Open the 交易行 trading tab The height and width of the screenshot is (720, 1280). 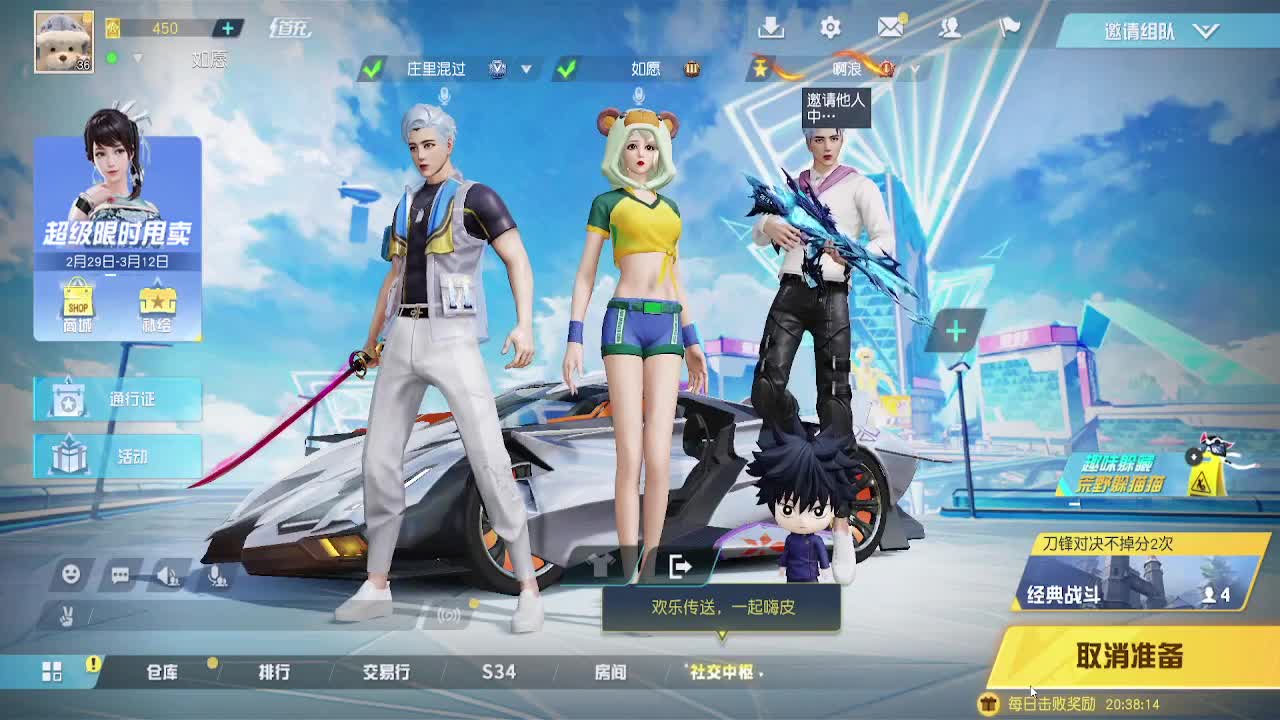385,674
